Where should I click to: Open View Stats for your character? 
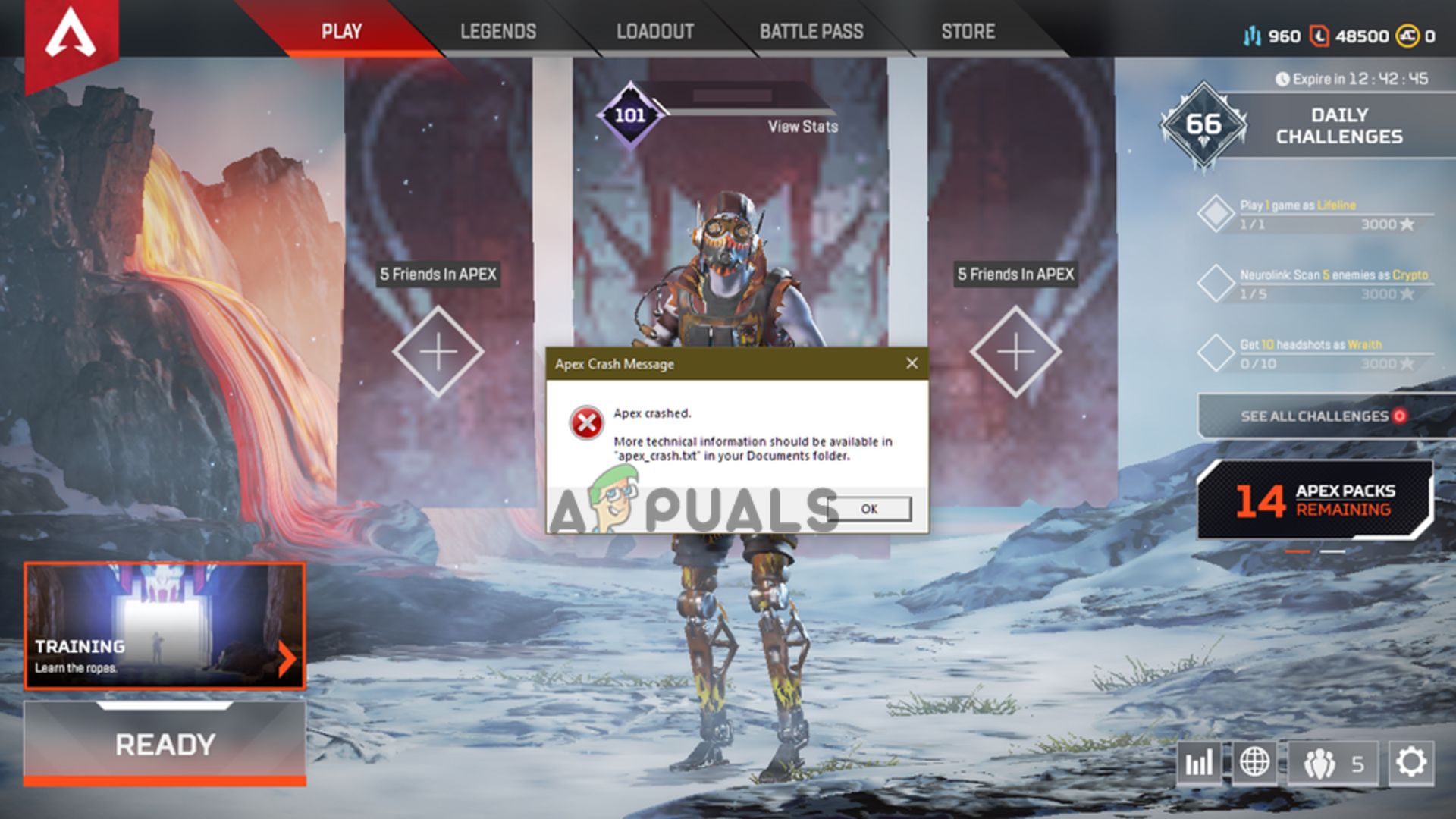click(801, 127)
